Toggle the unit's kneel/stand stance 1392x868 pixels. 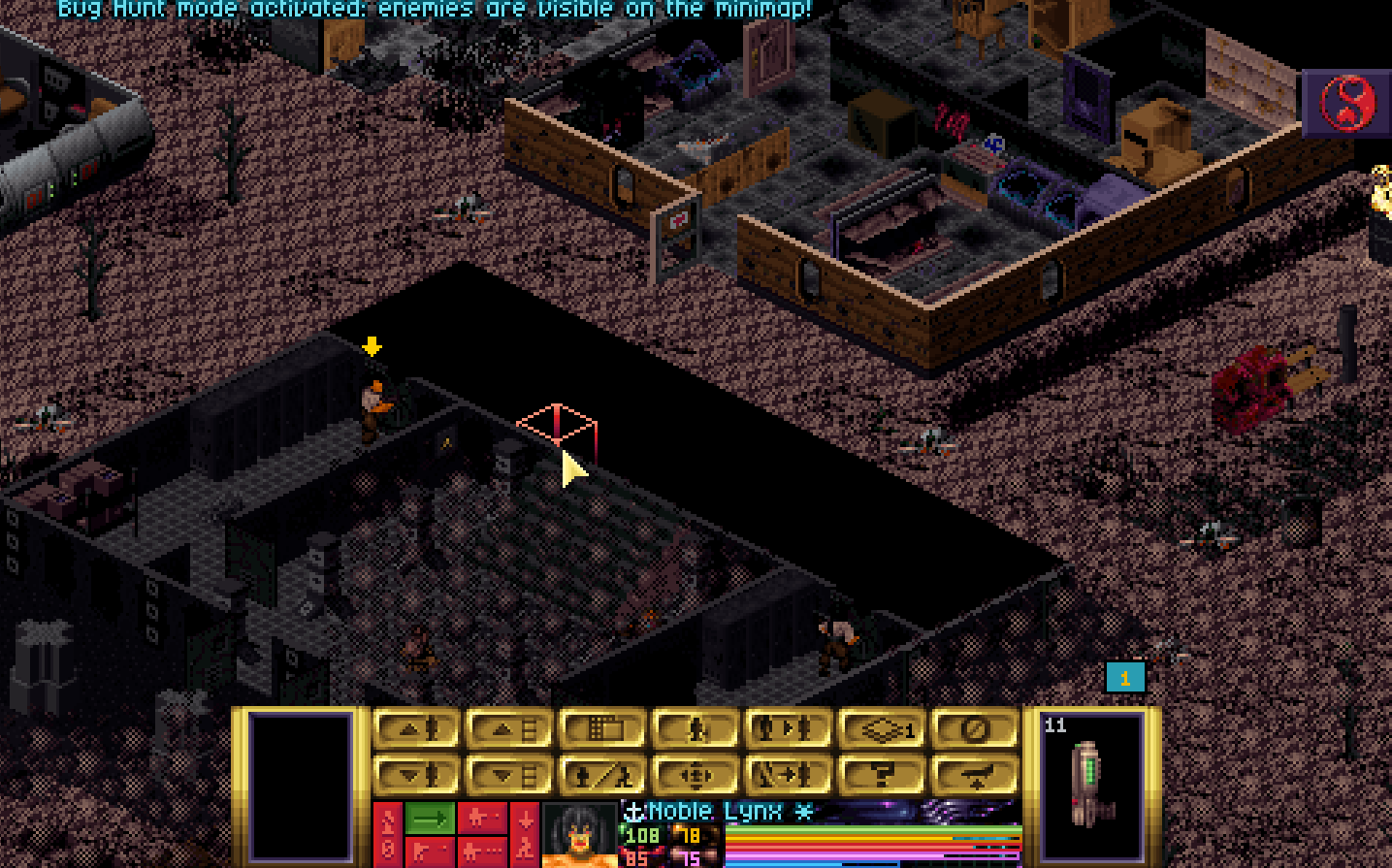point(601,775)
